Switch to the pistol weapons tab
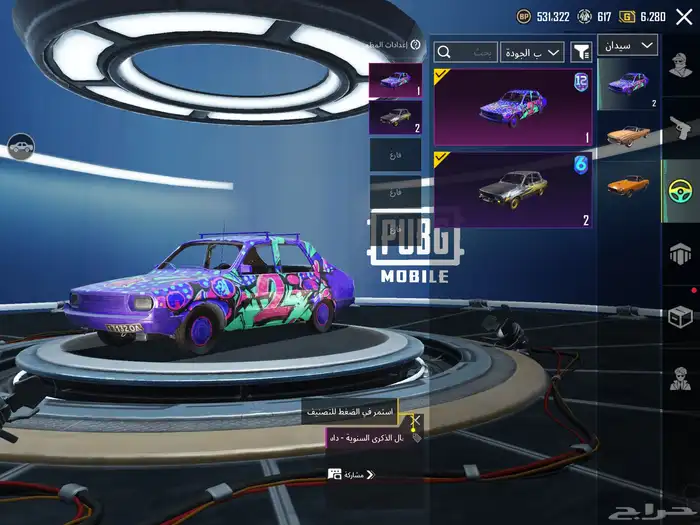This screenshot has height=525, width=700. [x=682, y=128]
